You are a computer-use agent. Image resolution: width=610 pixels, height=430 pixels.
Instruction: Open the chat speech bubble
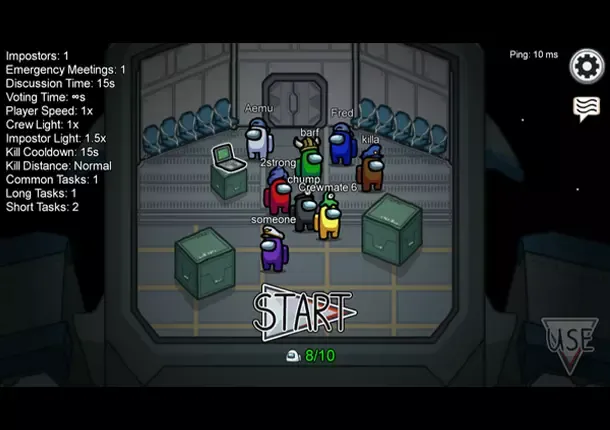pos(586,108)
